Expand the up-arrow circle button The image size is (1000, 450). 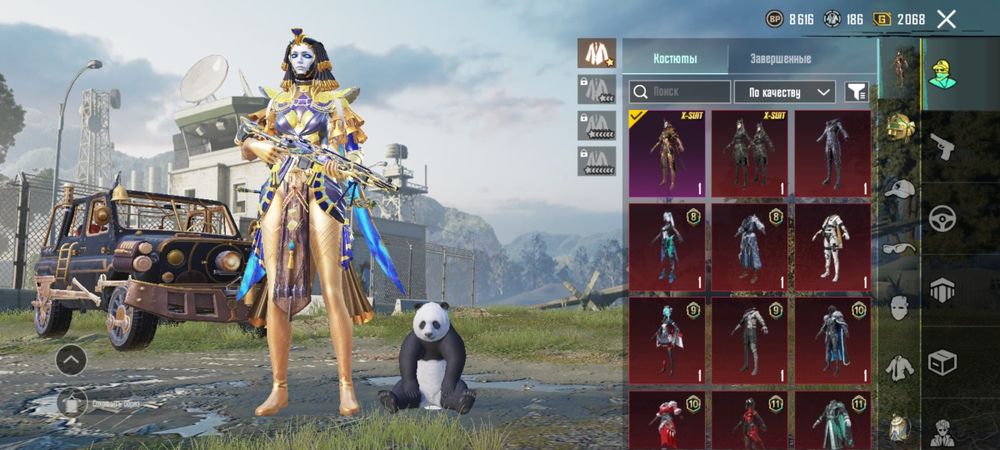[71, 359]
